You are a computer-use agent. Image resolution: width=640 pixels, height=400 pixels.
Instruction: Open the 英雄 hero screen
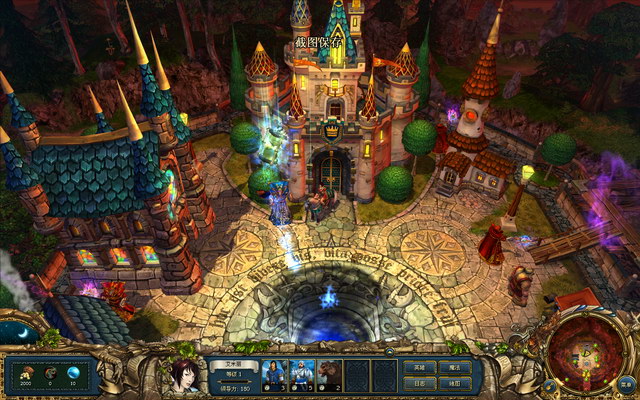click(419, 367)
